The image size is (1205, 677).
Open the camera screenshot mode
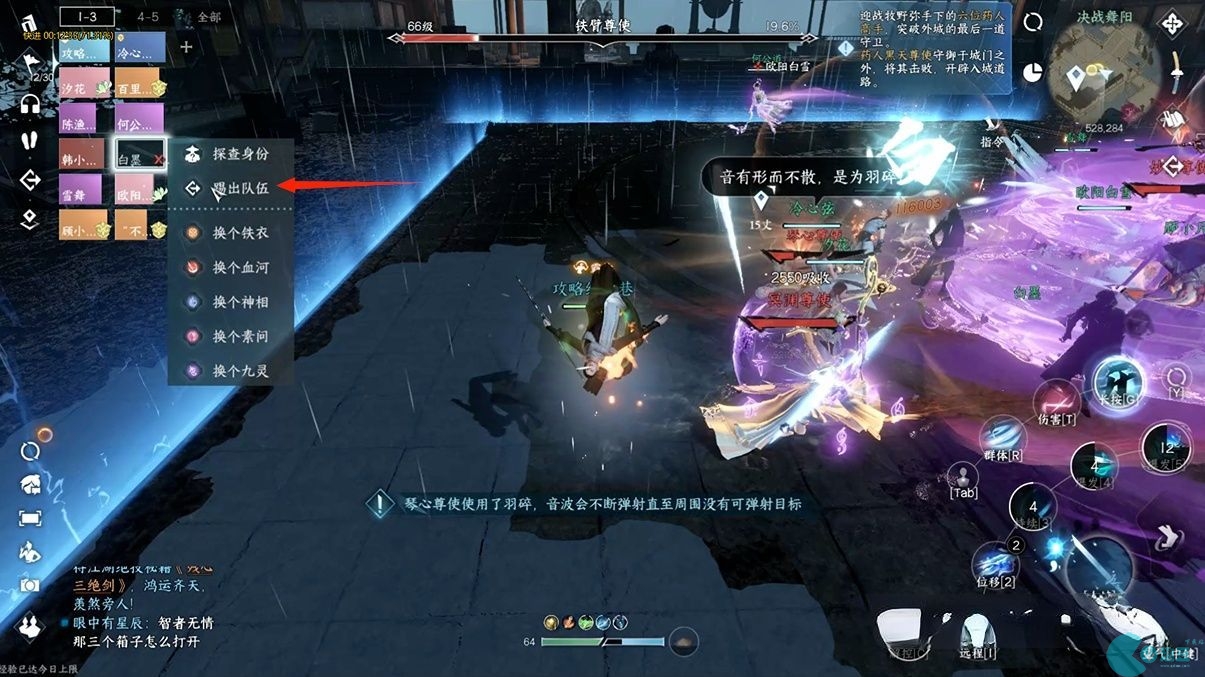coord(30,585)
